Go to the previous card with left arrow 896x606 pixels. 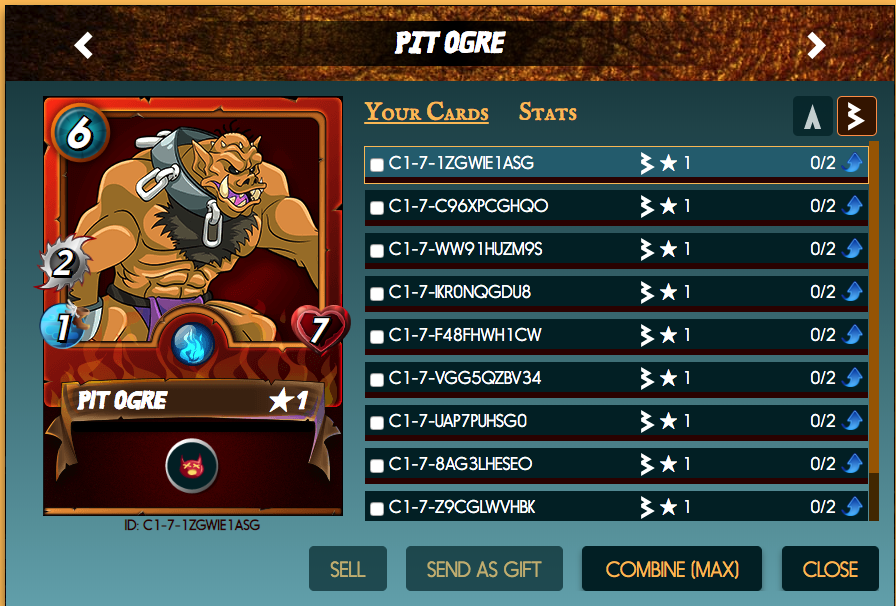click(x=84, y=45)
